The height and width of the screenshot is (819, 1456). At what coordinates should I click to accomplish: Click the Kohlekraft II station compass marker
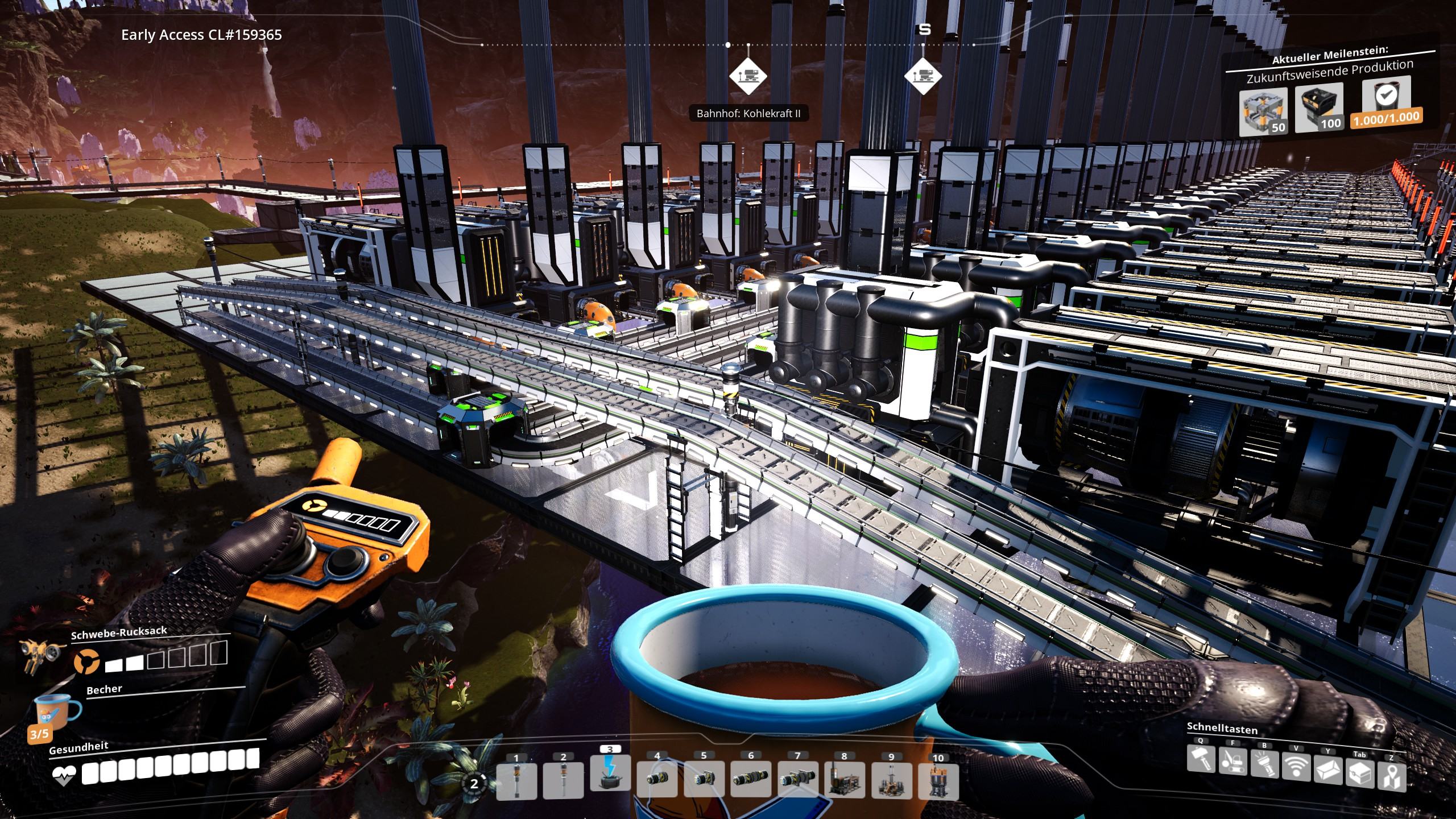tap(748, 76)
